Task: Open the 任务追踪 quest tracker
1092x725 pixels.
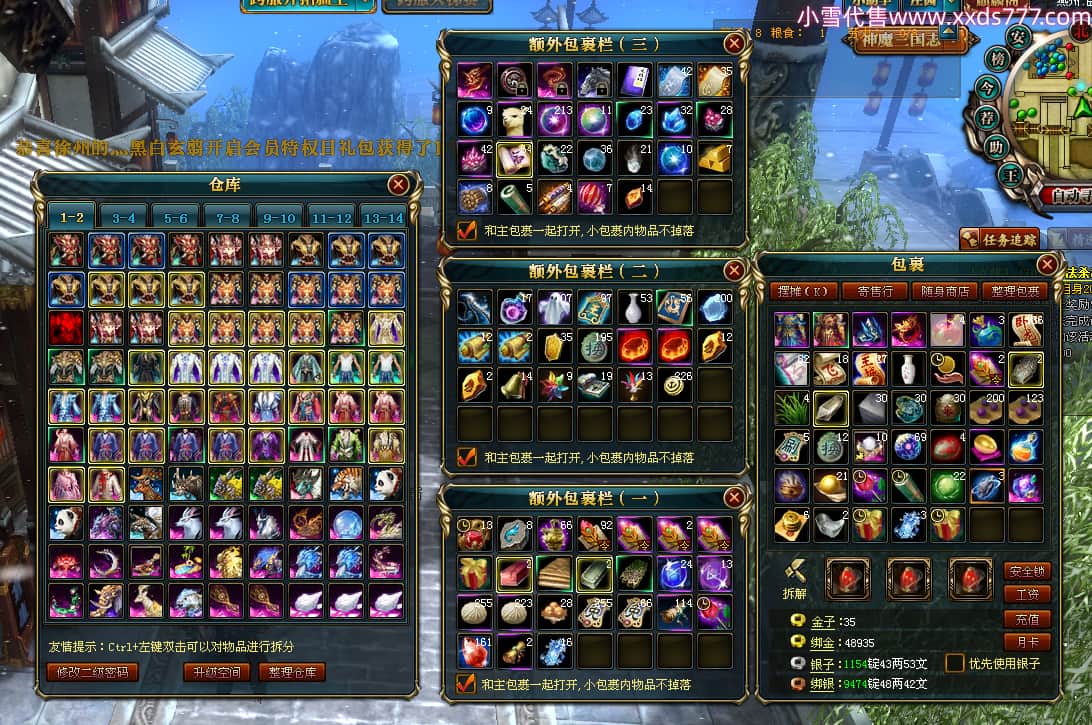Action: click(x=999, y=239)
